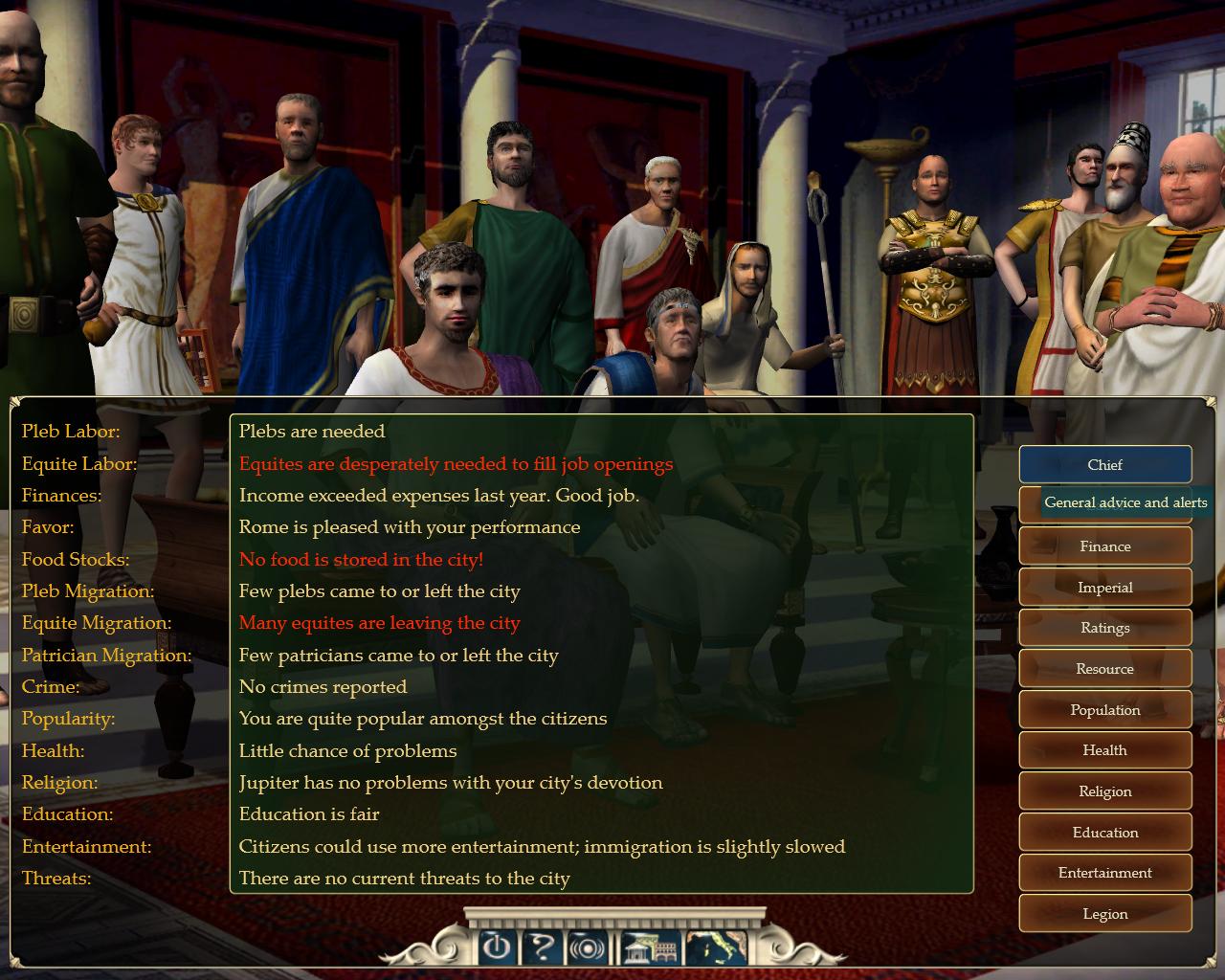Switch to the Religion advisor
Viewport: 1225px width, 980px height.
coord(1104,791)
